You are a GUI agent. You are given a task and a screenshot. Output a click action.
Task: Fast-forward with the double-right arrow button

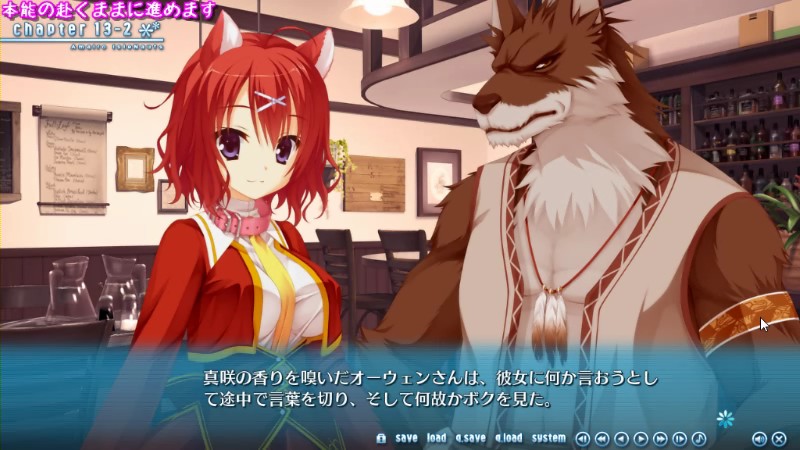pos(660,438)
